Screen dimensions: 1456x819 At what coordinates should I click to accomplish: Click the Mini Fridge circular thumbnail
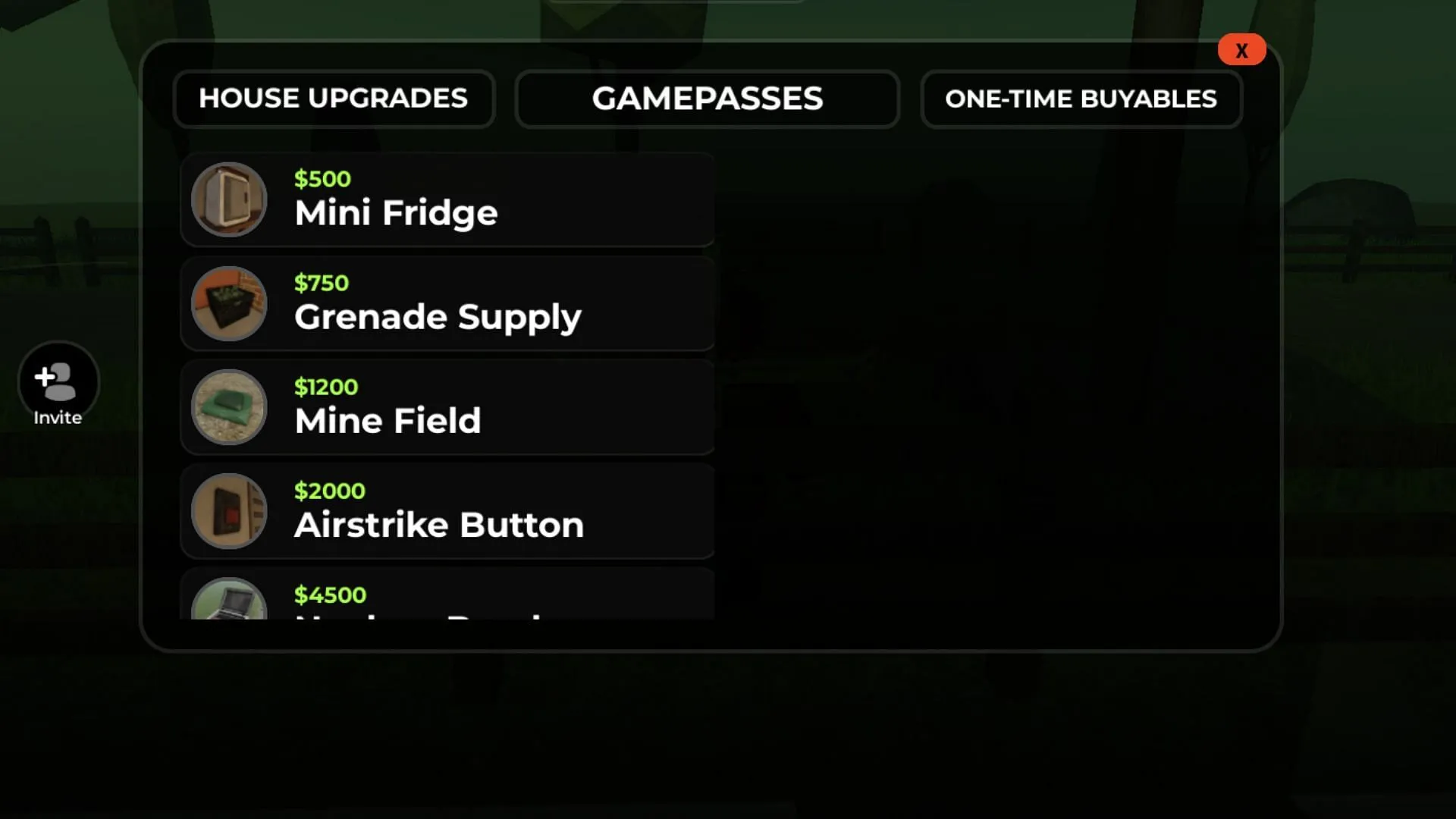coord(229,199)
